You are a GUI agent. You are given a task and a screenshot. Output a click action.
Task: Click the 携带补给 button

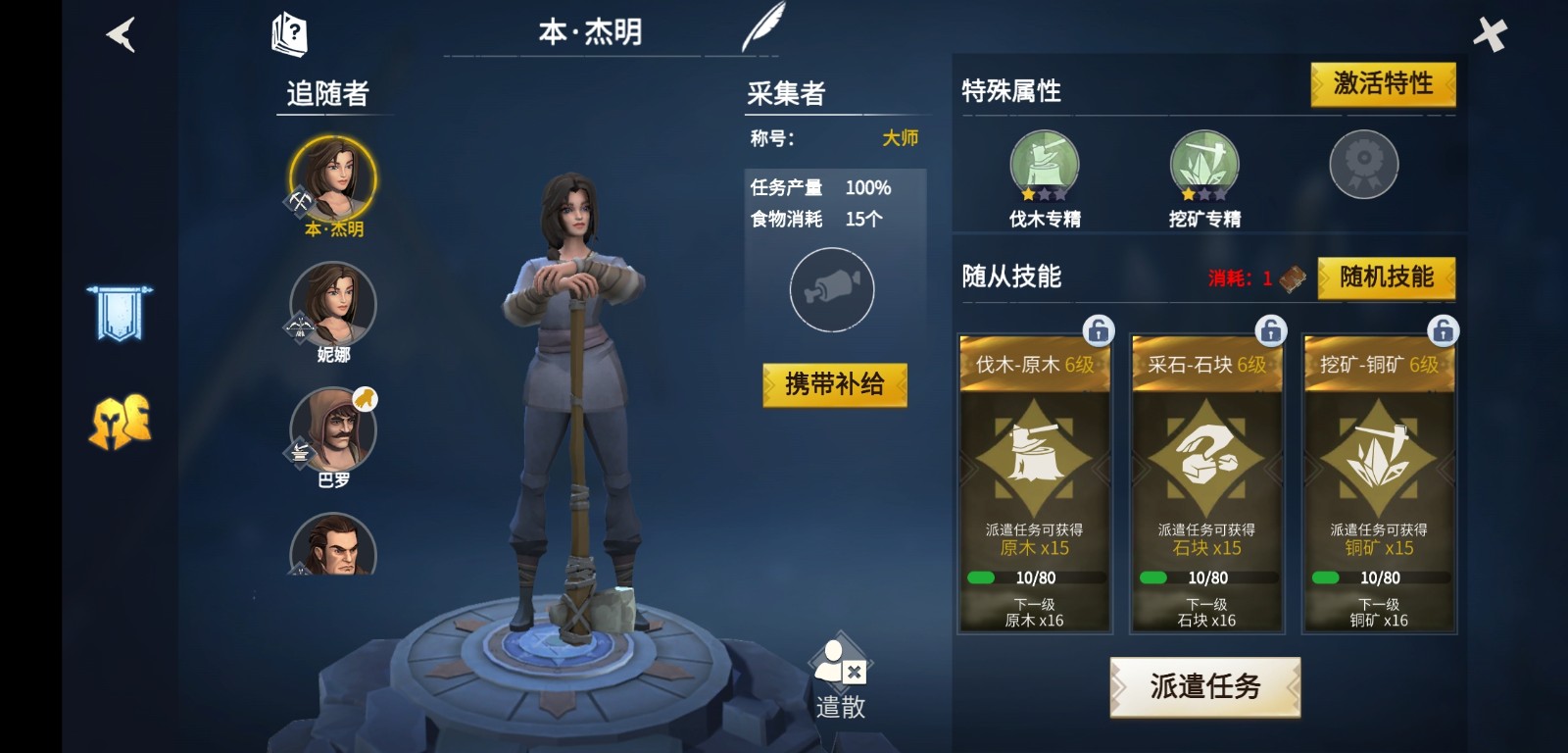pos(835,384)
